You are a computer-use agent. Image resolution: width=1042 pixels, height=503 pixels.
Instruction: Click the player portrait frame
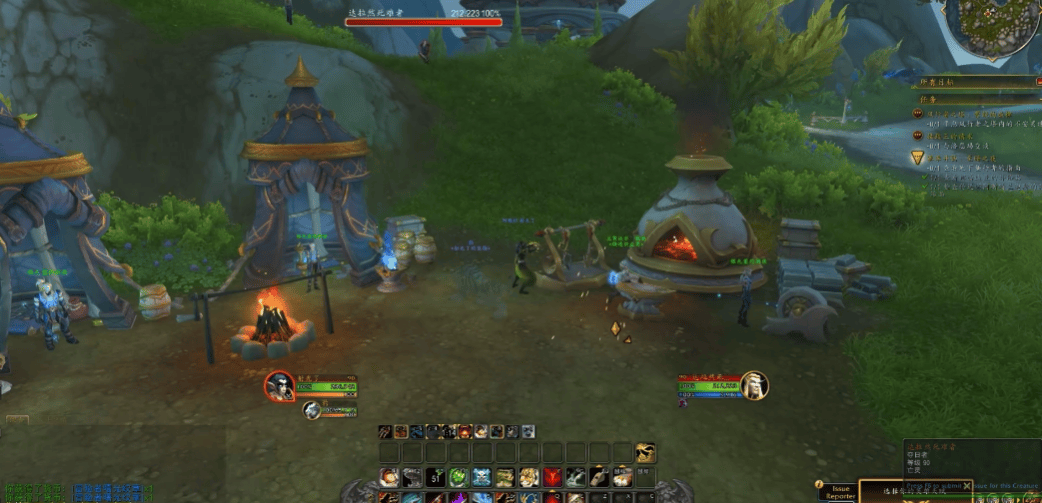pyautogui.click(x=280, y=386)
